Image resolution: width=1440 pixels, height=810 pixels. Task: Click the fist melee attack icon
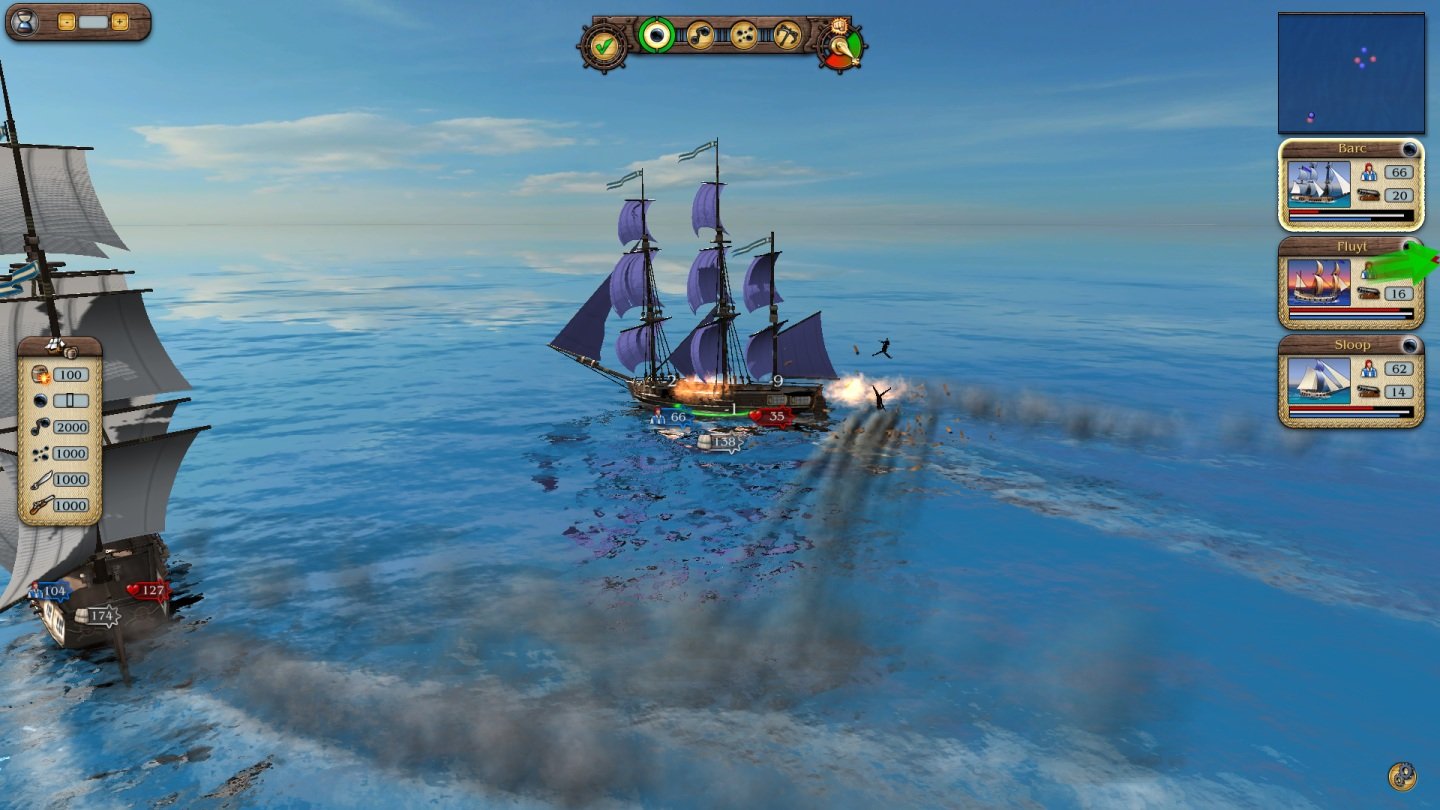click(838, 28)
